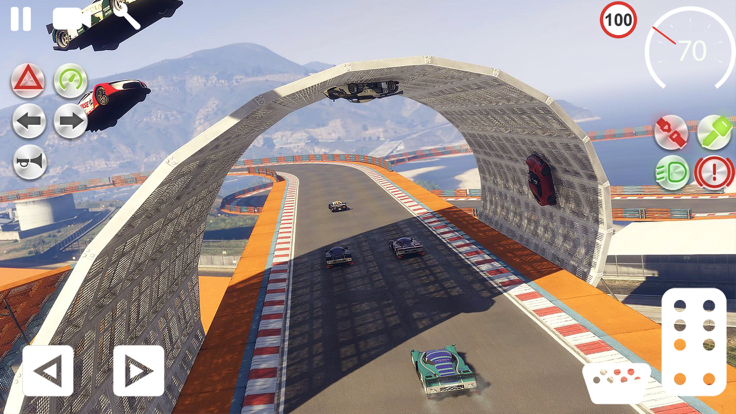Signal left with the round arrow button

pyautogui.click(x=29, y=122)
